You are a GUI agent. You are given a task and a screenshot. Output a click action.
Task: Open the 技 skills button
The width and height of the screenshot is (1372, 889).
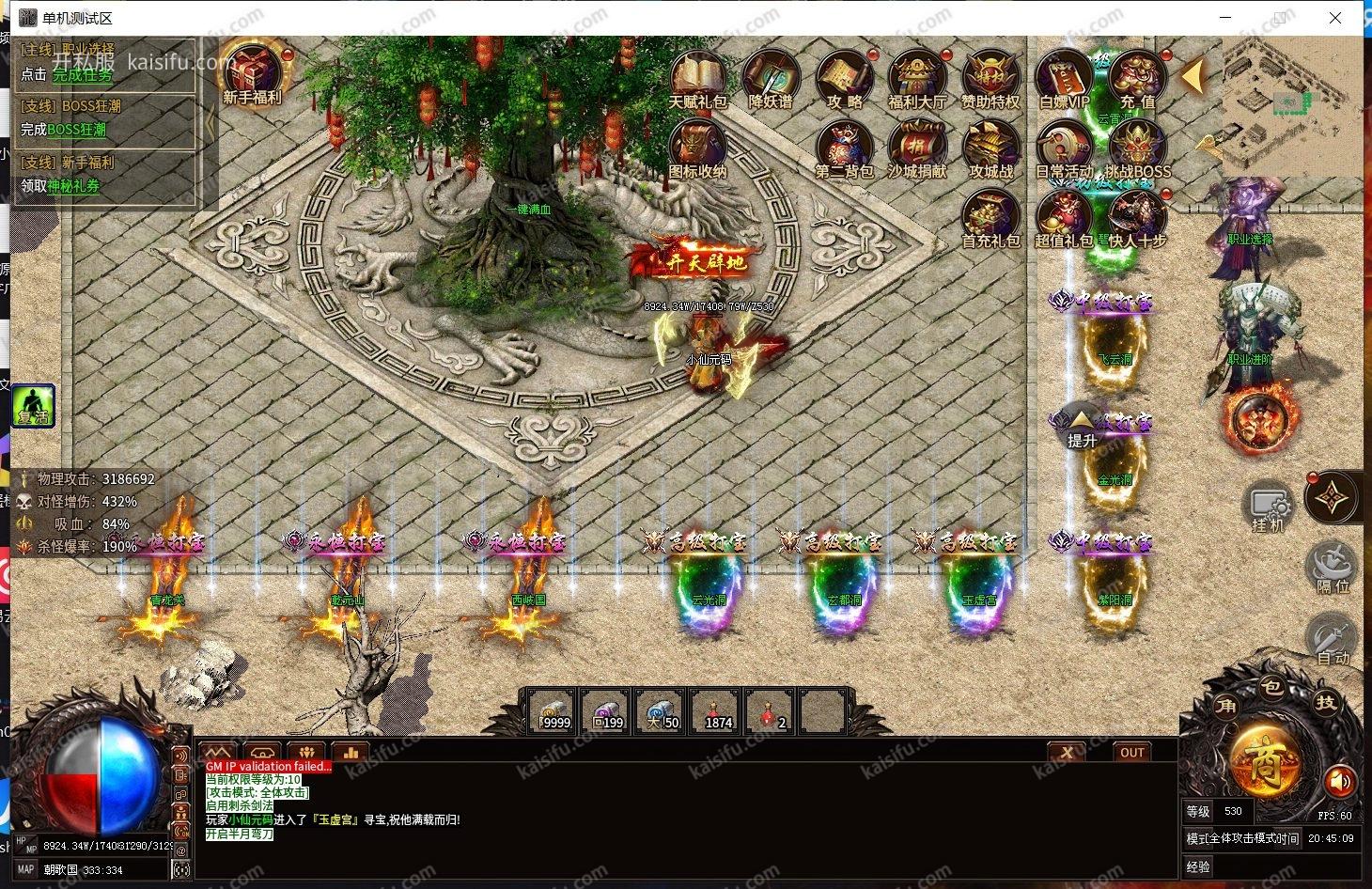coord(1325,703)
